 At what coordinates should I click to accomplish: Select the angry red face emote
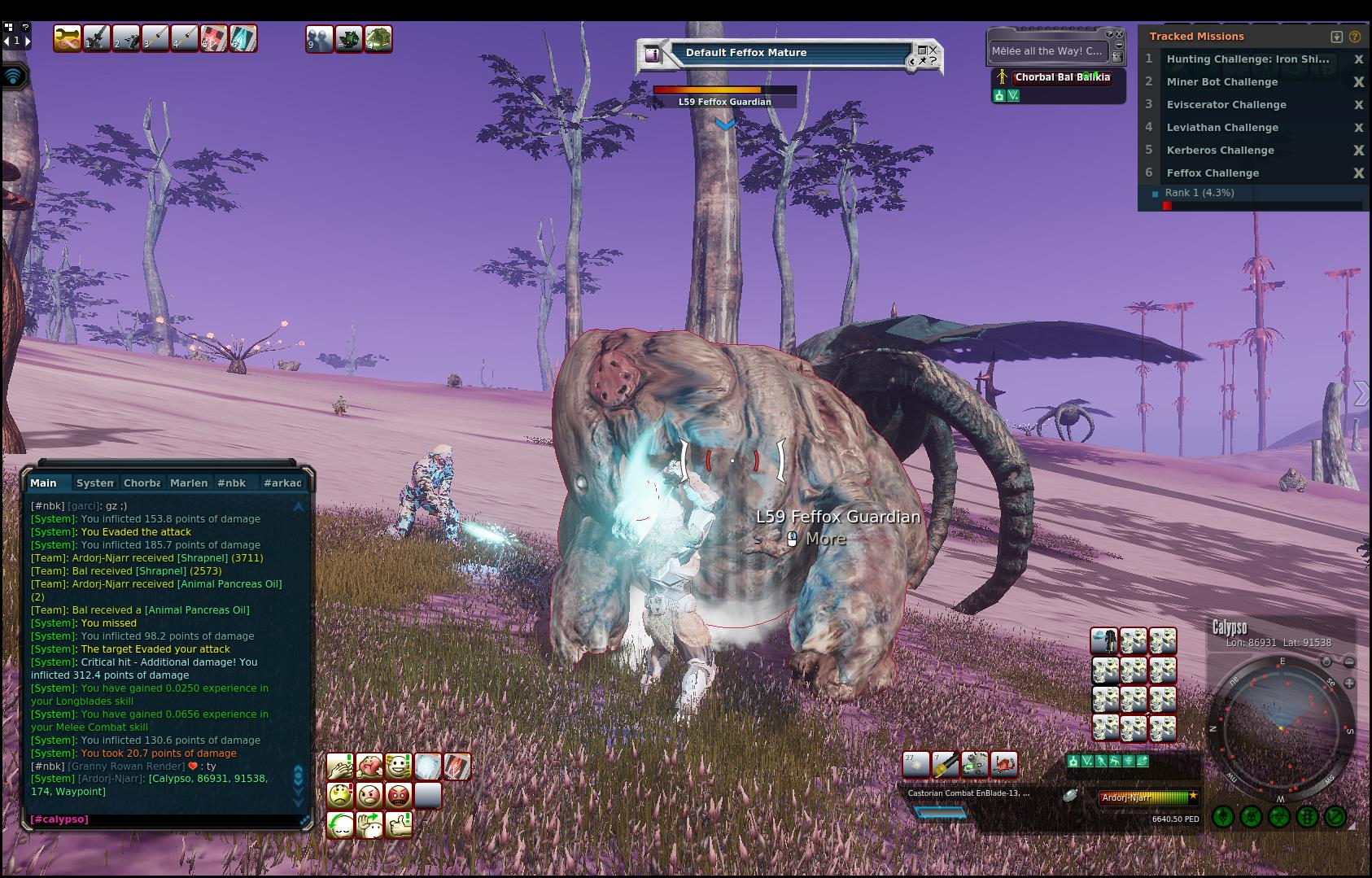click(x=399, y=795)
